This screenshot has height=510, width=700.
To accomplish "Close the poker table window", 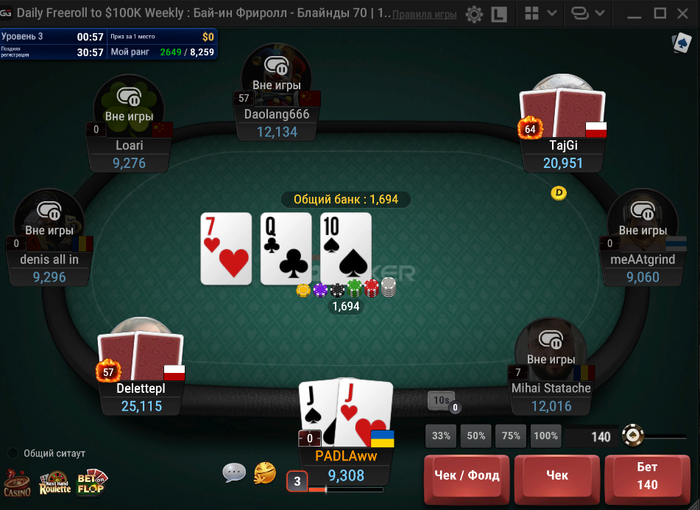I will click(685, 14).
